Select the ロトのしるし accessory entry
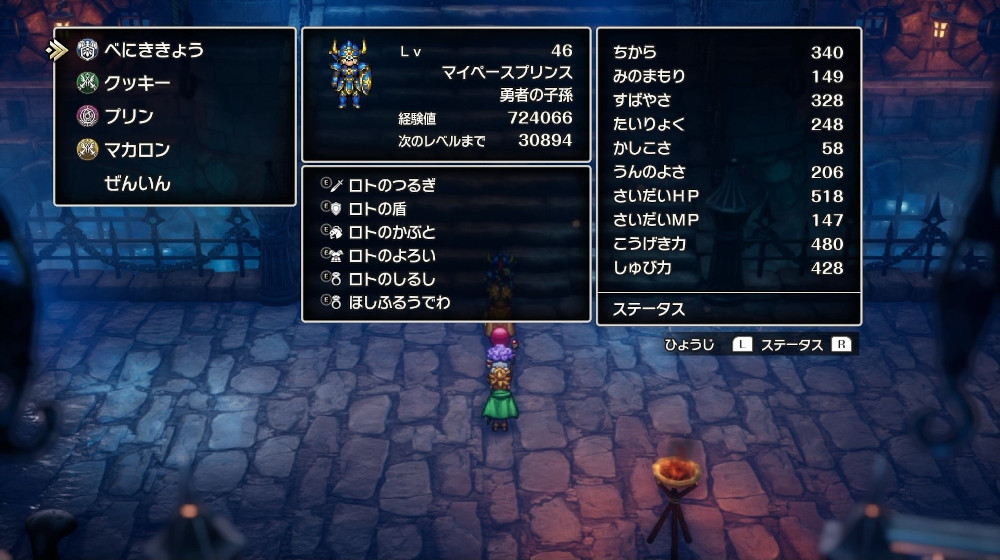 (391, 279)
